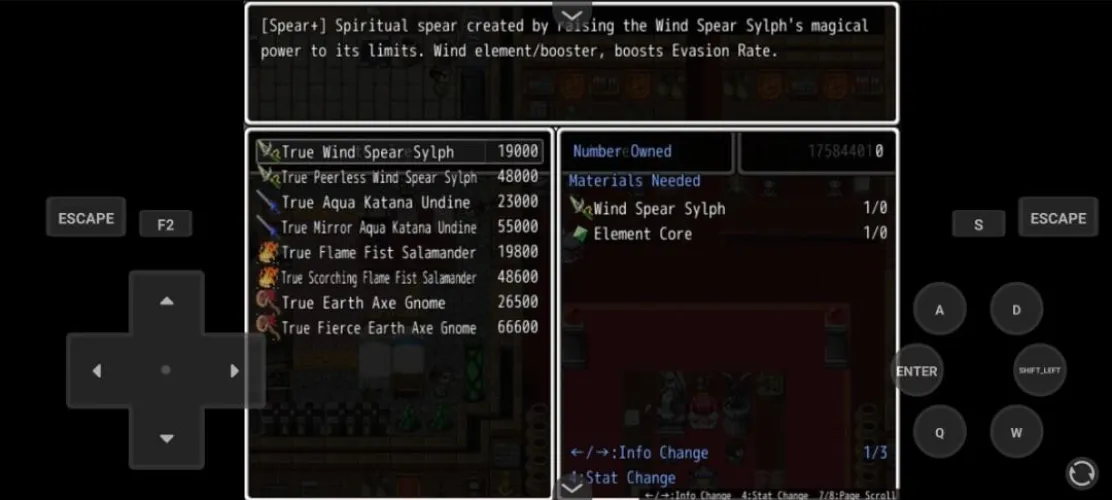Select True Wind Spear Sylph
Screen dimensions: 1112x500
(400, 152)
